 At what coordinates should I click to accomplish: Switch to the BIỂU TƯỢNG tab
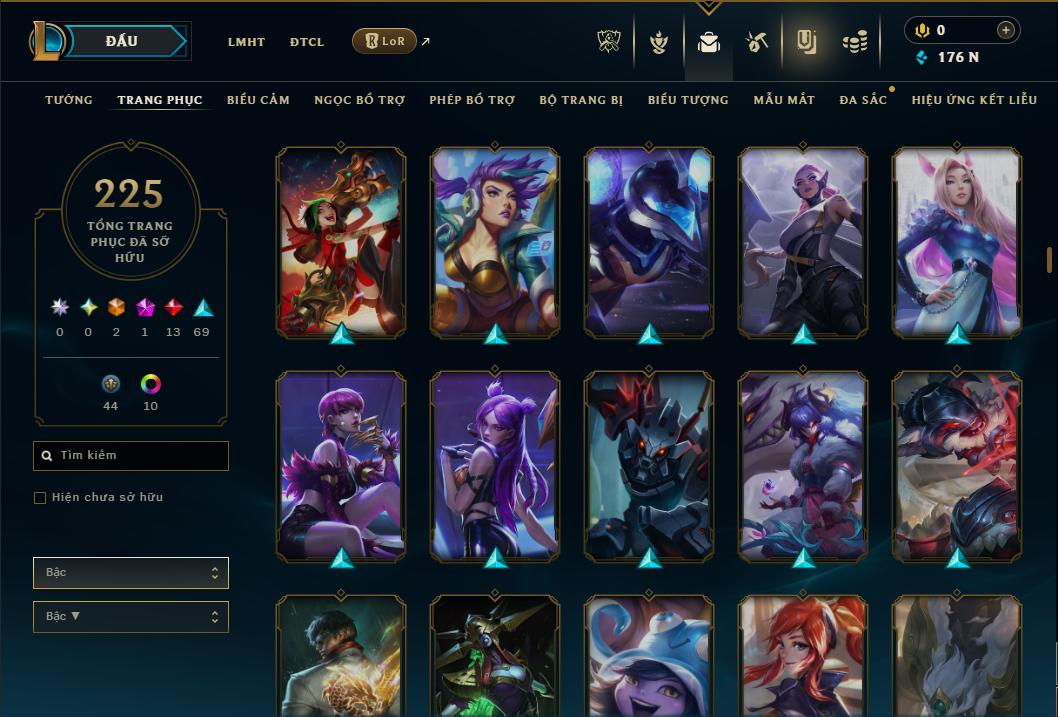click(688, 100)
